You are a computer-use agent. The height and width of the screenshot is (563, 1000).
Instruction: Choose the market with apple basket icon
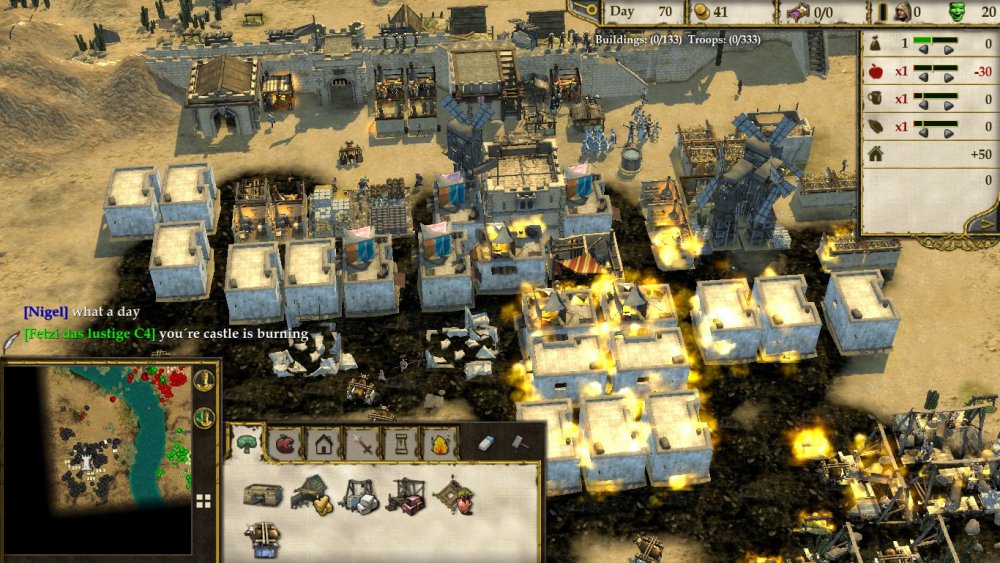point(454,495)
